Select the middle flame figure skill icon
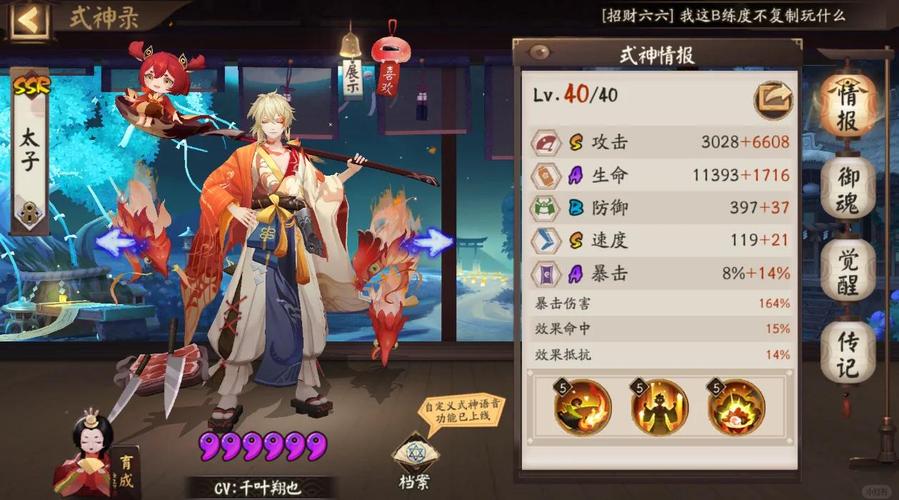The width and height of the screenshot is (899, 500). tap(658, 406)
